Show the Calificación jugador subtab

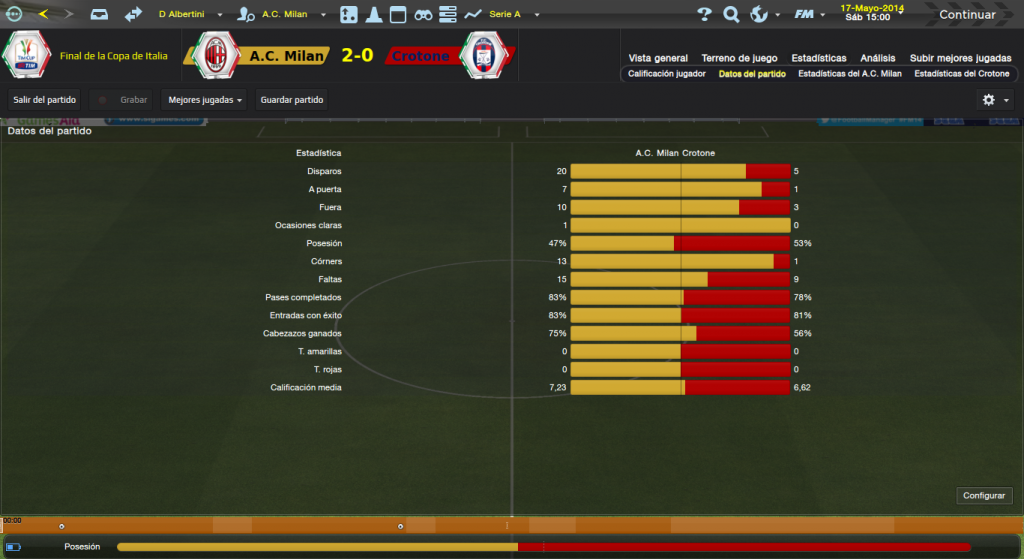click(667, 74)
